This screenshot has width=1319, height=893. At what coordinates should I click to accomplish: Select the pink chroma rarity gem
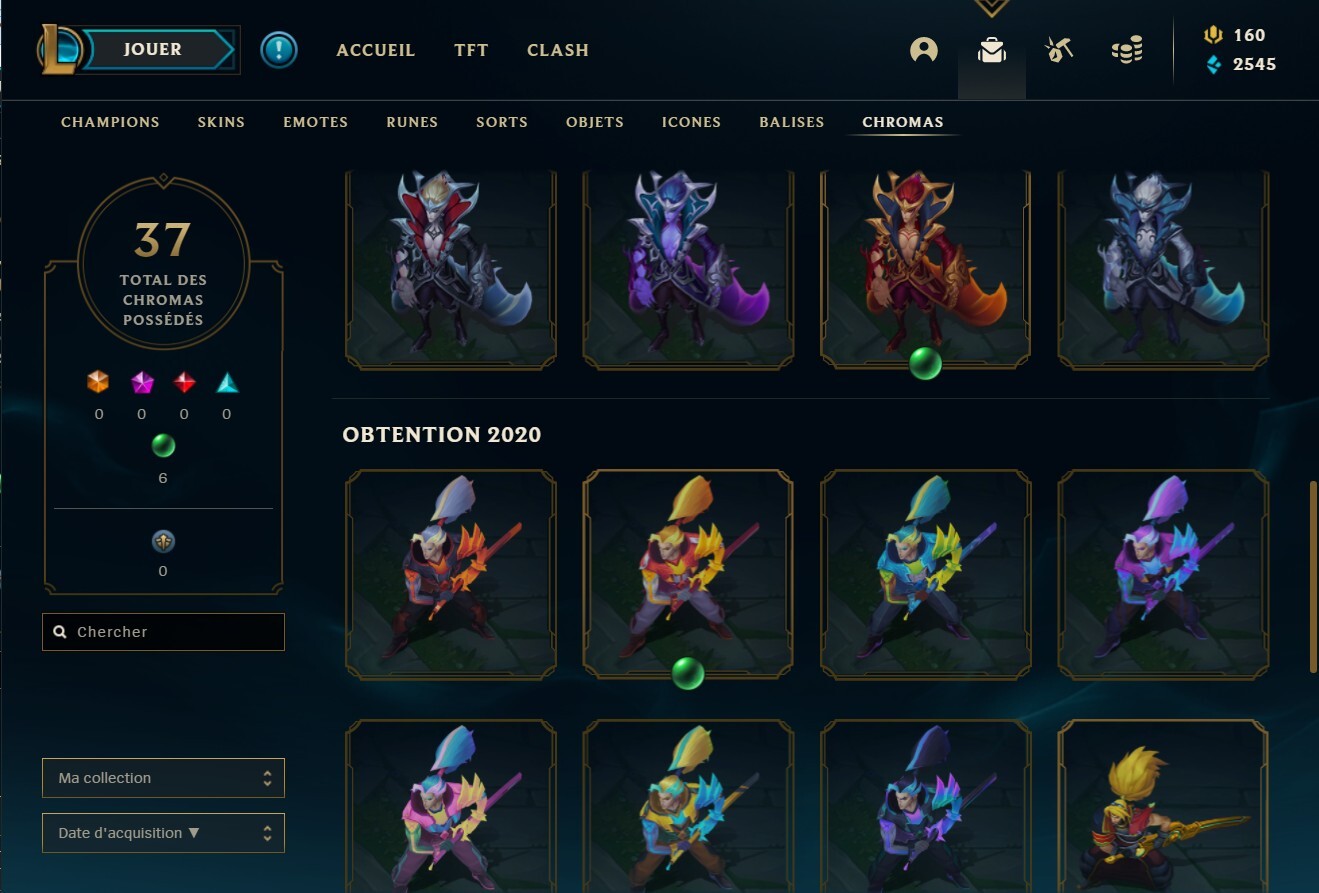point(141,383)
